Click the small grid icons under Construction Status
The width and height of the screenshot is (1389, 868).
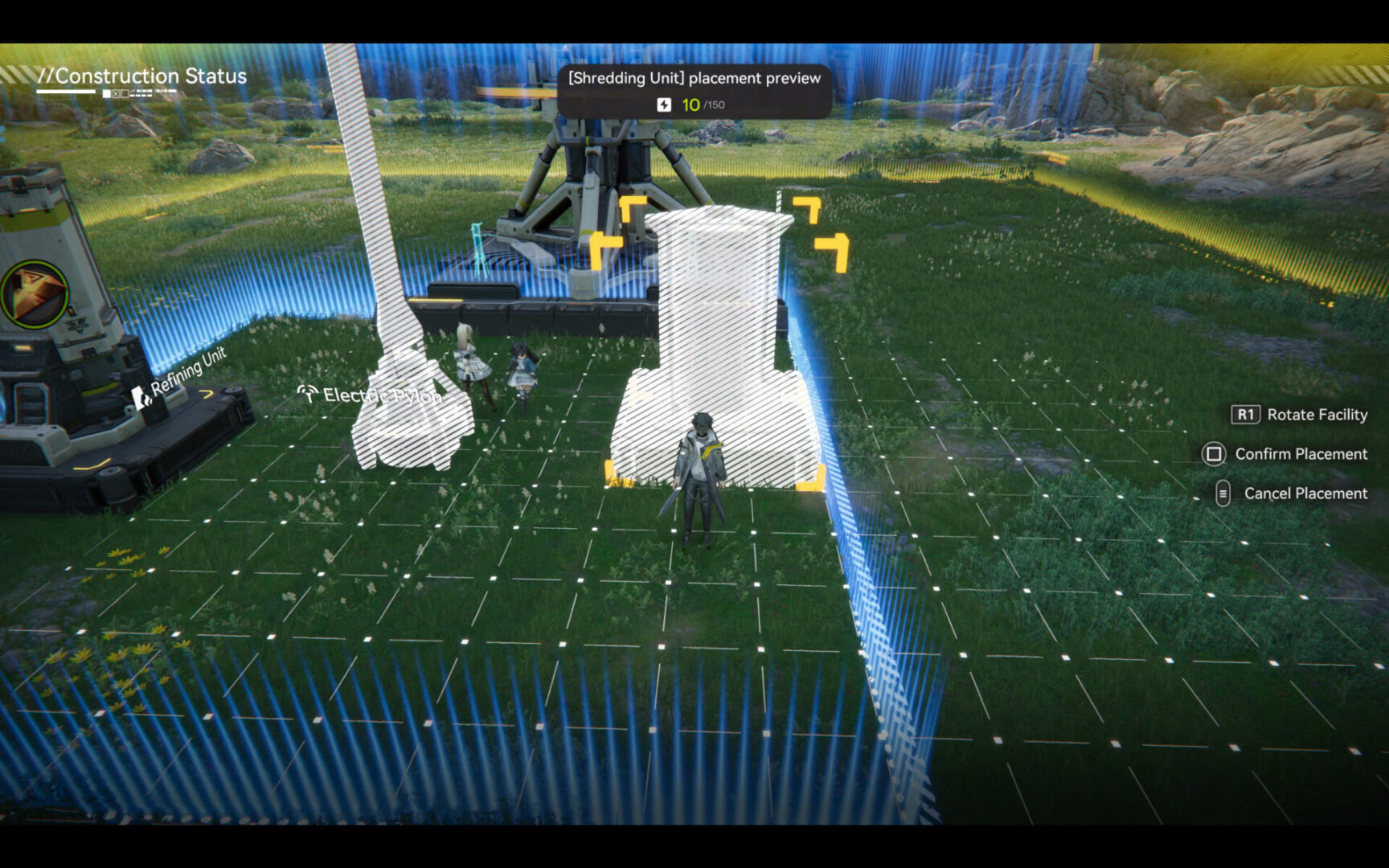coord(141,93)
